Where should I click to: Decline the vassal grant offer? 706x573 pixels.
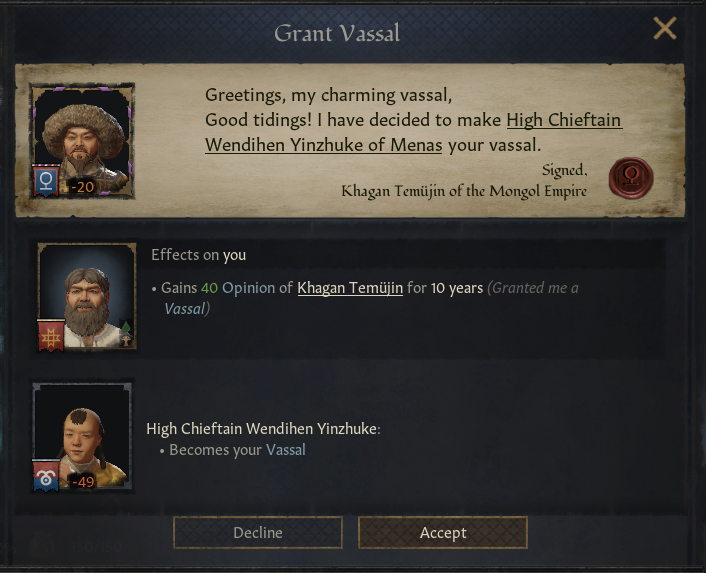pyautogui.click(x=258, y=533)
